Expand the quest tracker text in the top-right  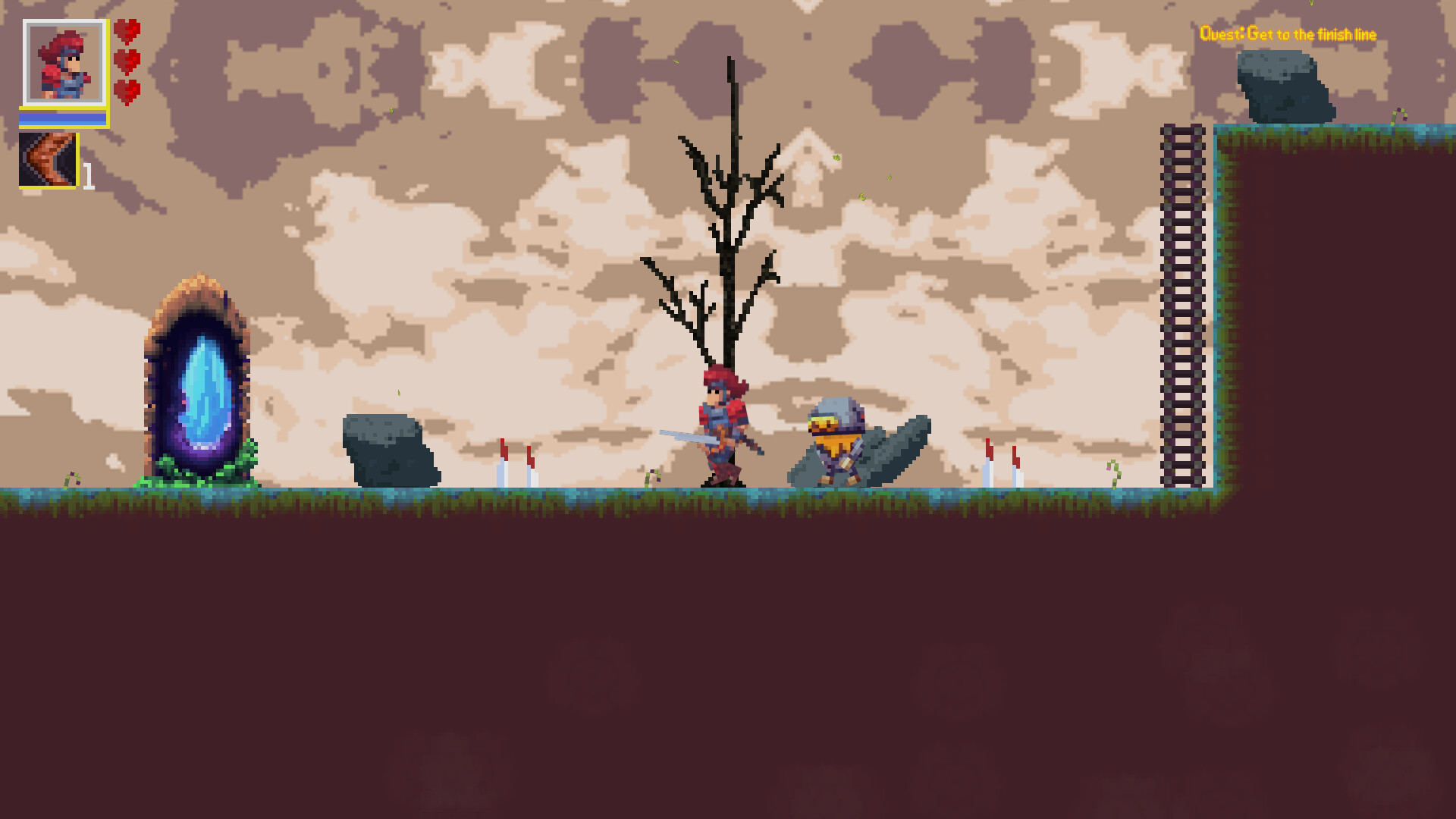pyautogui.click(x=1289, y=34)
